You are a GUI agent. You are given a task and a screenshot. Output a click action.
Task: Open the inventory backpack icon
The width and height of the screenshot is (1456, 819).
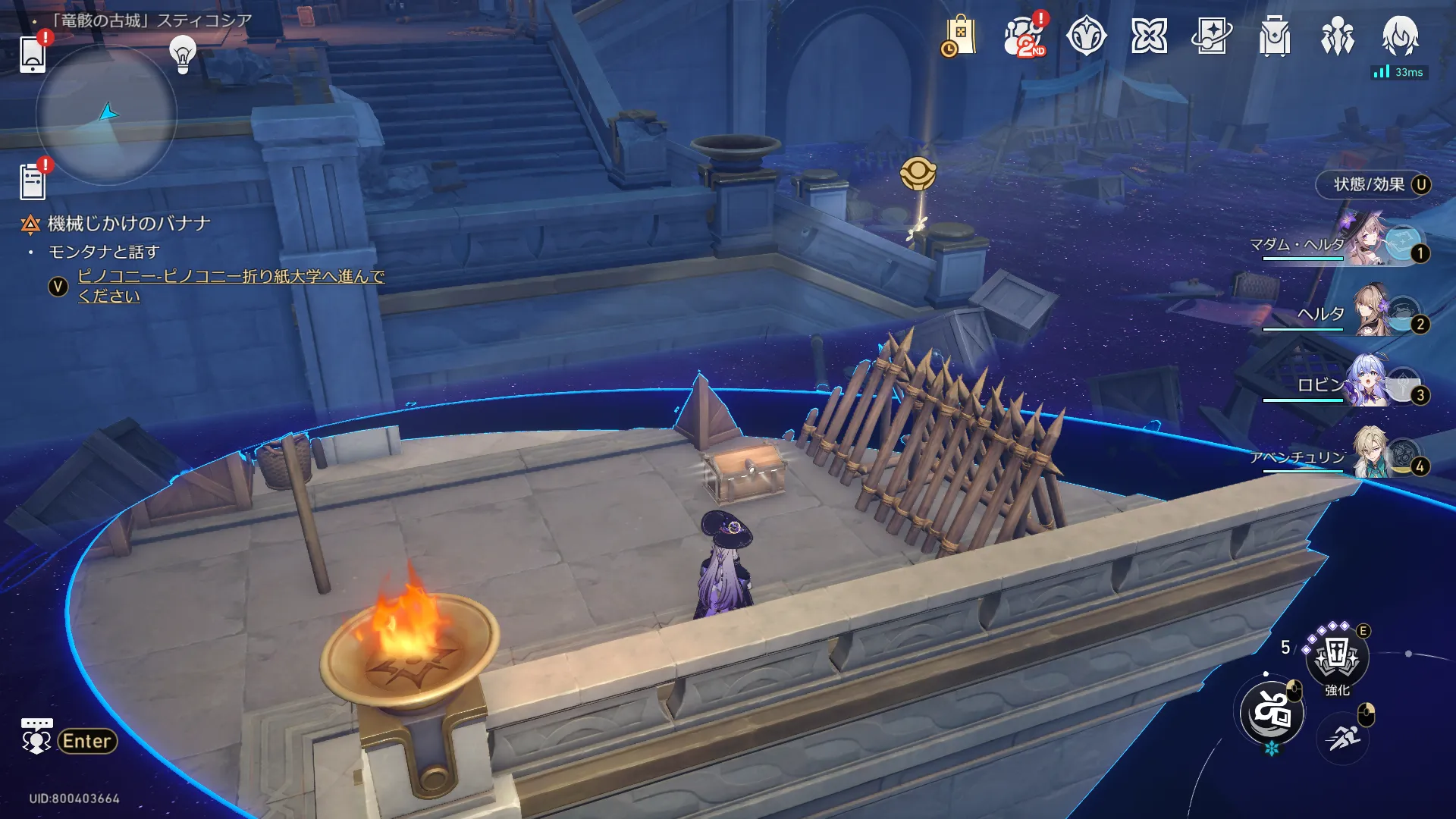[1275, 36]
